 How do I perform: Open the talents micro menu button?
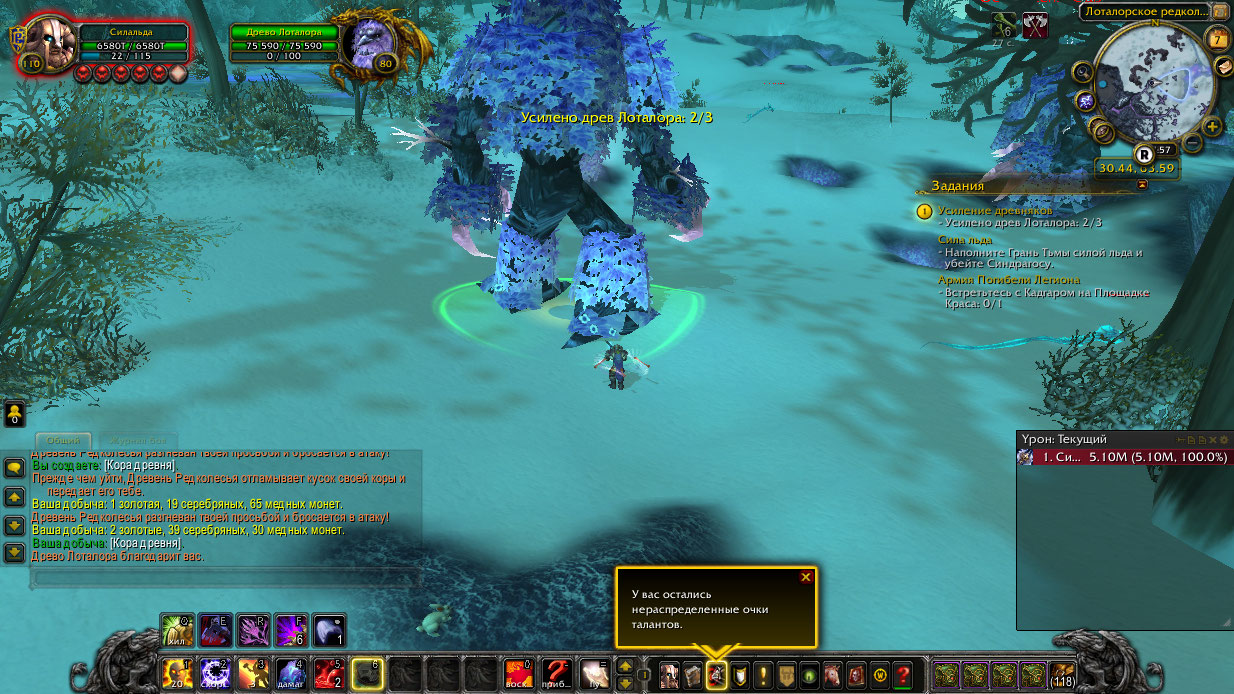pos(716,675)
